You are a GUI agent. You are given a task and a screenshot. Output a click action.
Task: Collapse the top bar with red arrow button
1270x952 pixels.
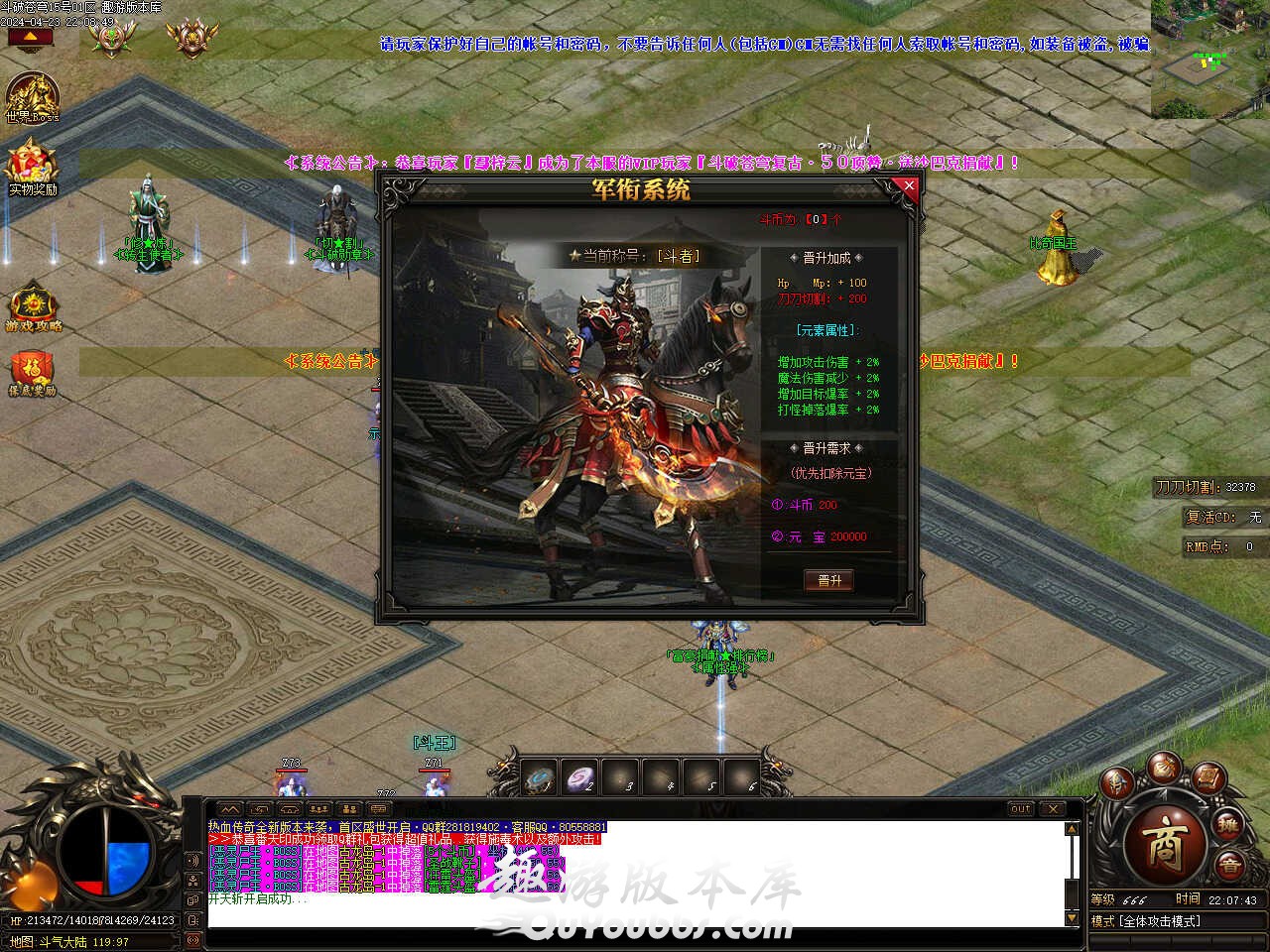[31, 38]
